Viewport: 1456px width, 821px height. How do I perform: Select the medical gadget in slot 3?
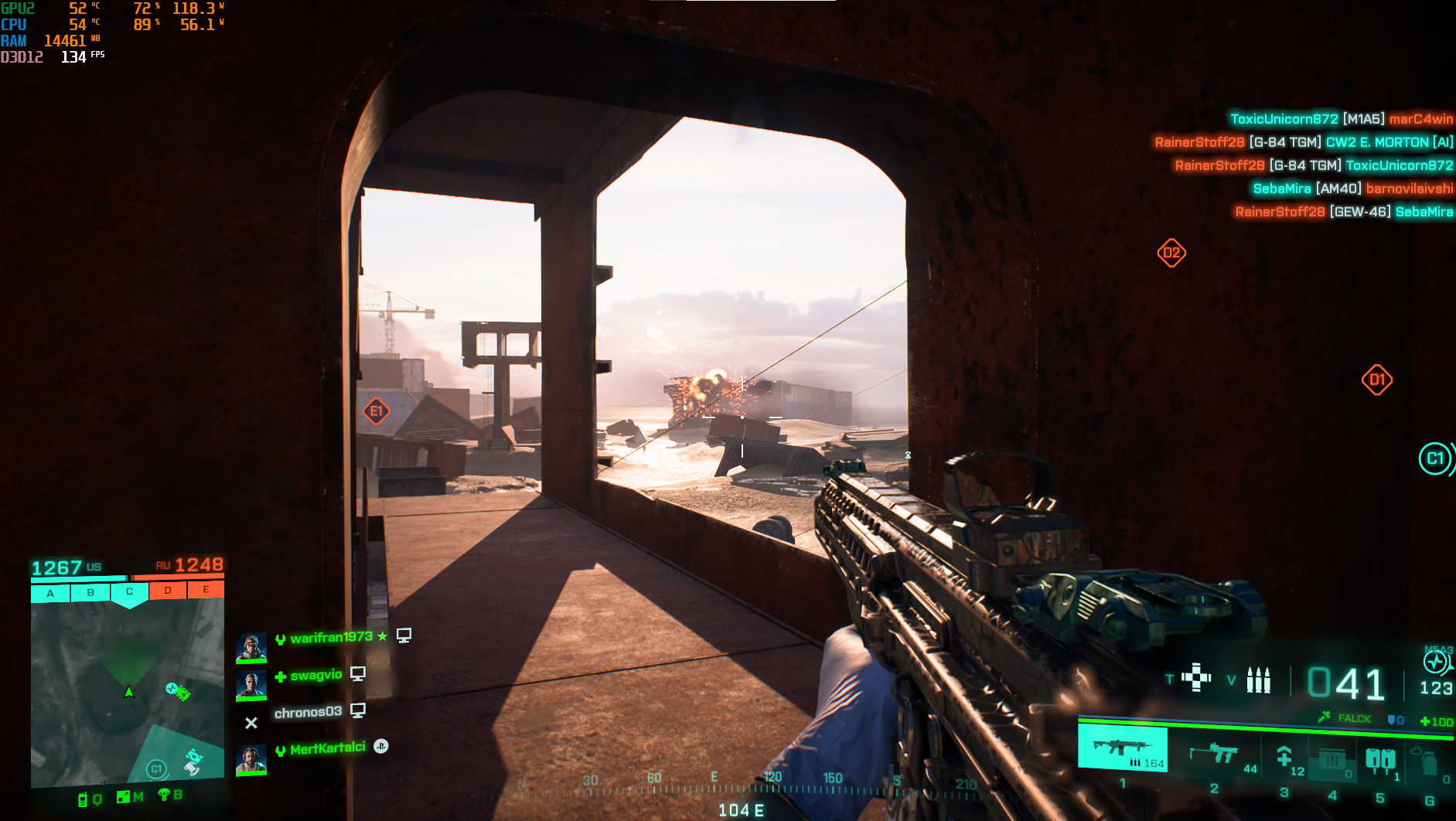tap(1284, 756)
